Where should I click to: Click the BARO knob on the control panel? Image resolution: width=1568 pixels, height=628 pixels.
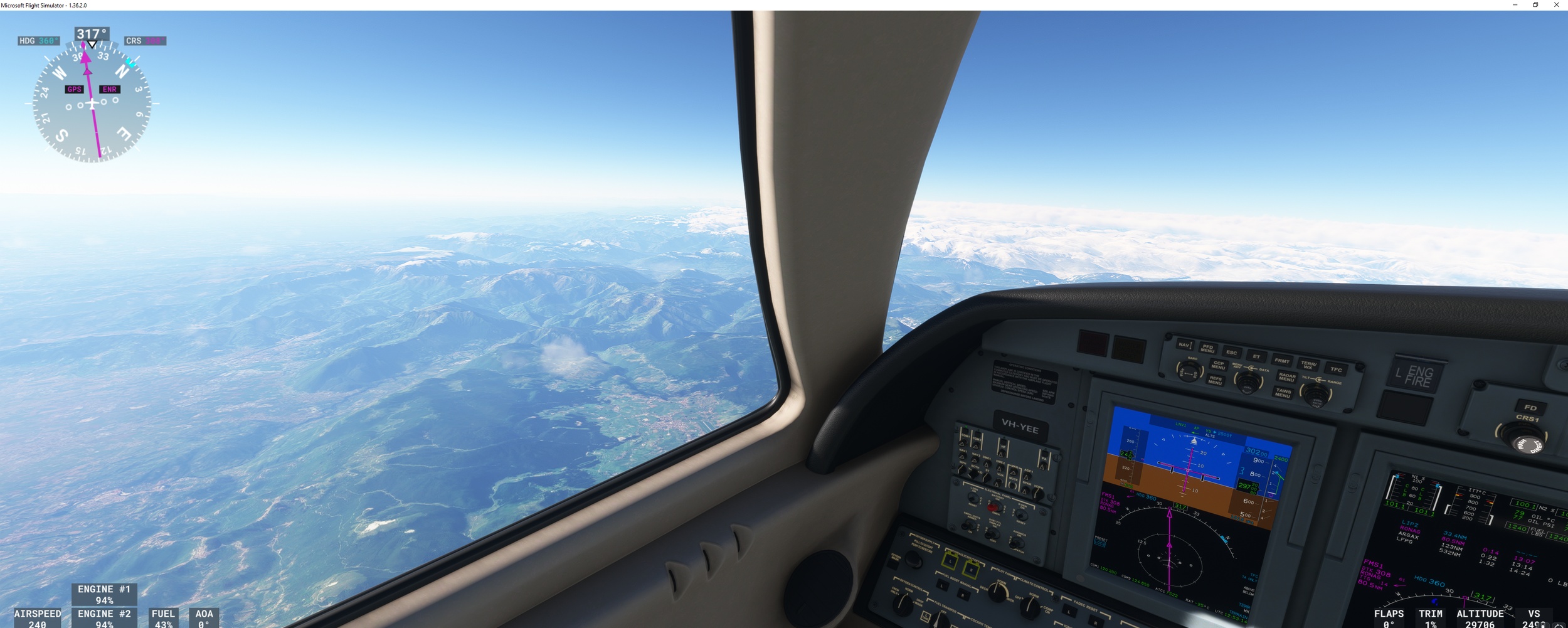pos(1188,371)
